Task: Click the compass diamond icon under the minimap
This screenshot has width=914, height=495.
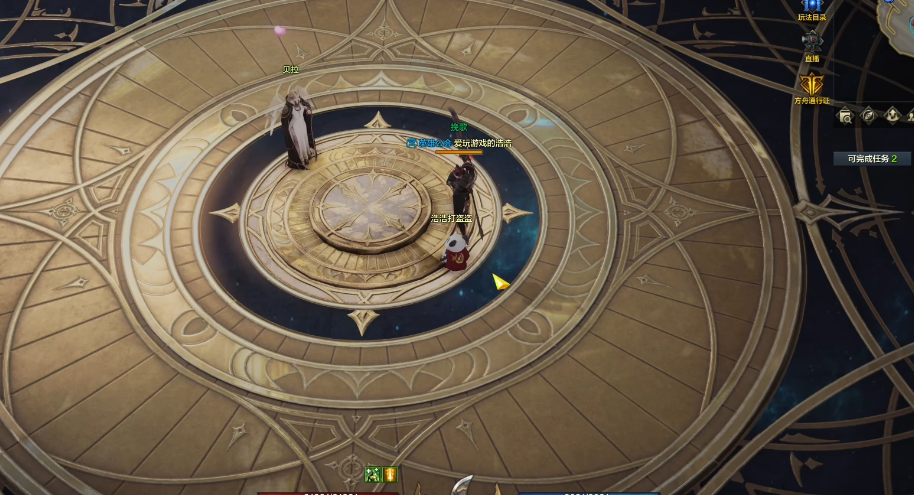Action: click(868, 116)
